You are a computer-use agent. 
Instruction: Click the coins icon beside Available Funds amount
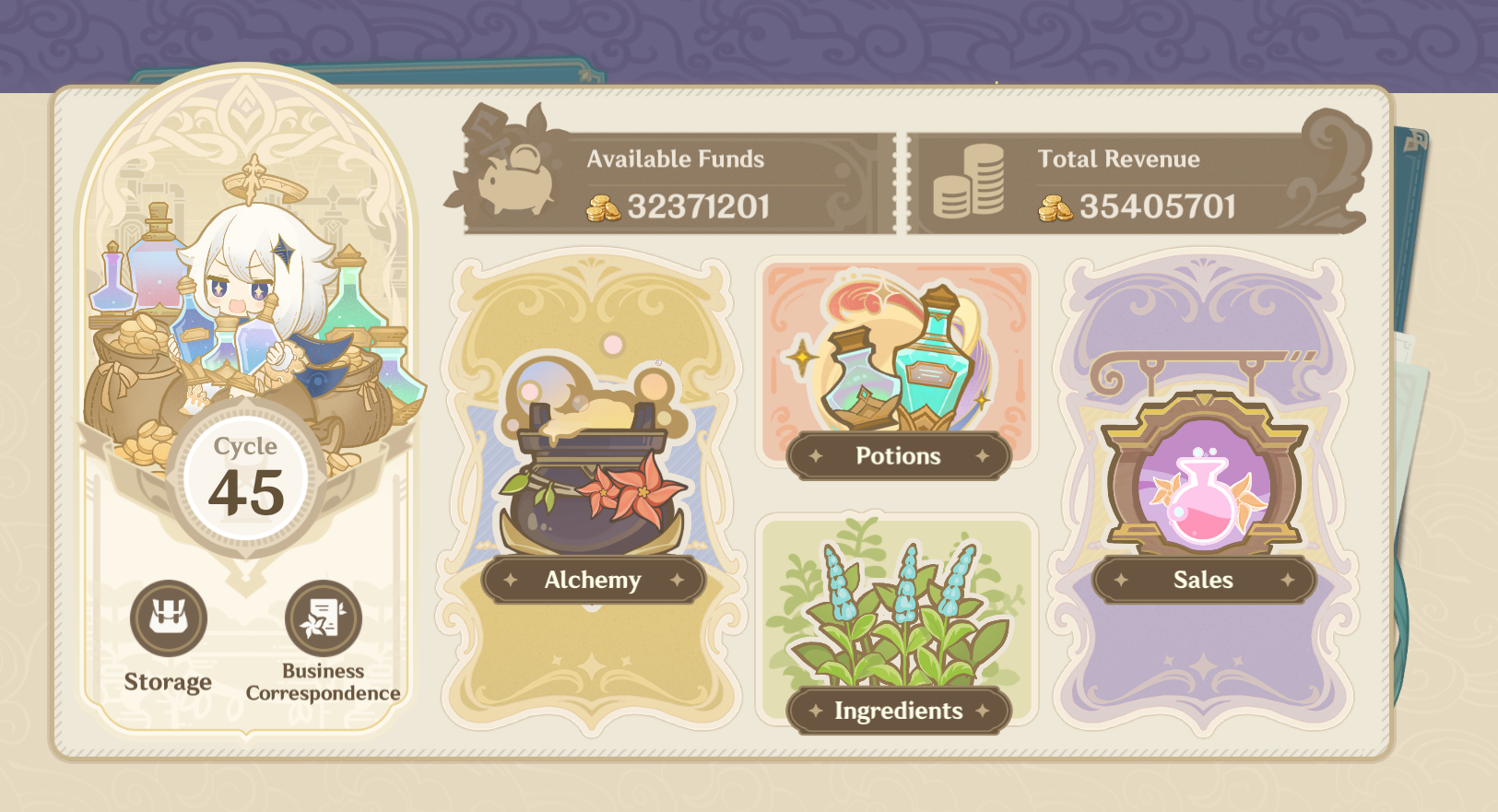click(x=604, y=207)
